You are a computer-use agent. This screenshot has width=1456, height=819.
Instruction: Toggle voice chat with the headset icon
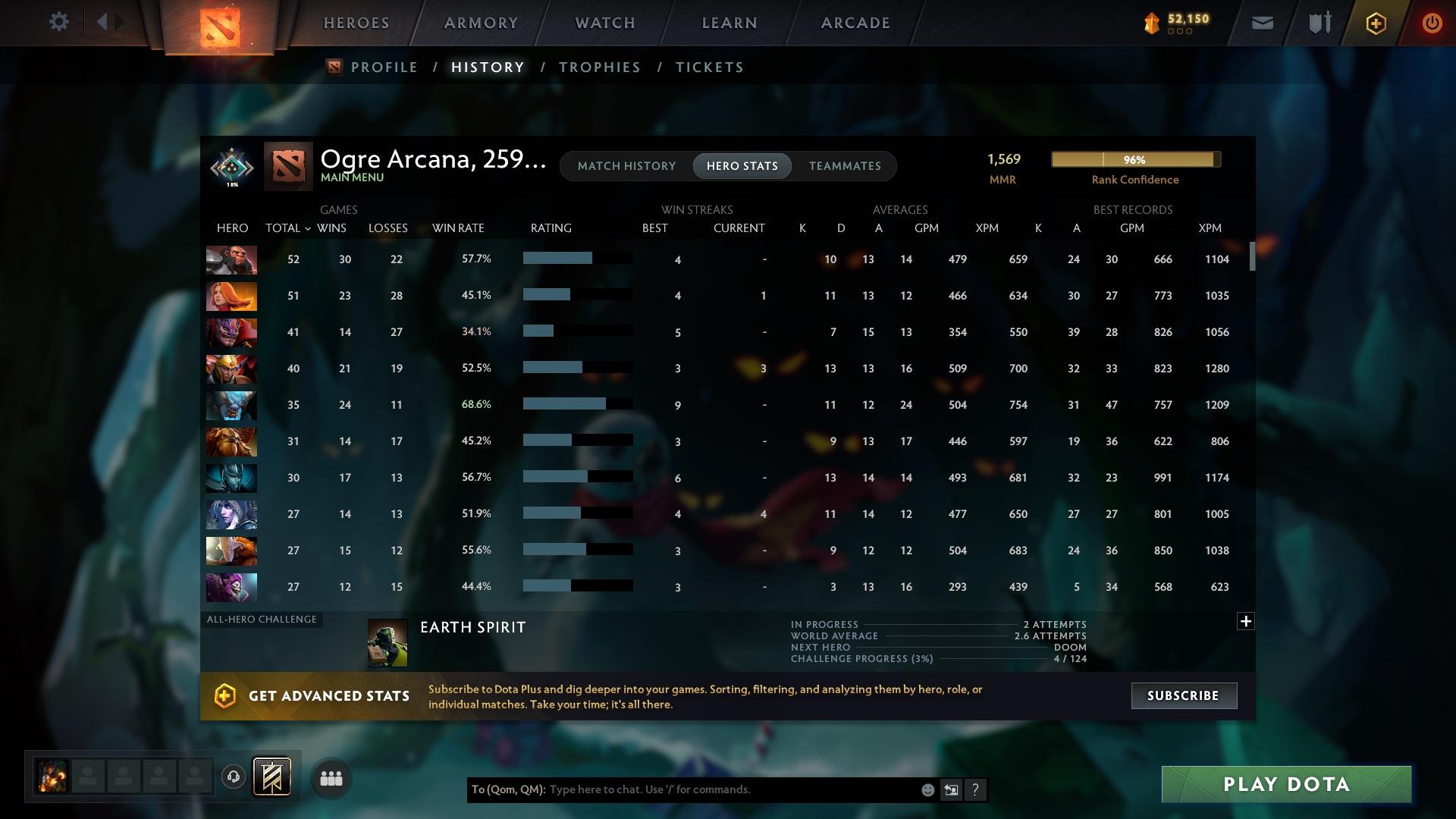click(x=233, y=777)
